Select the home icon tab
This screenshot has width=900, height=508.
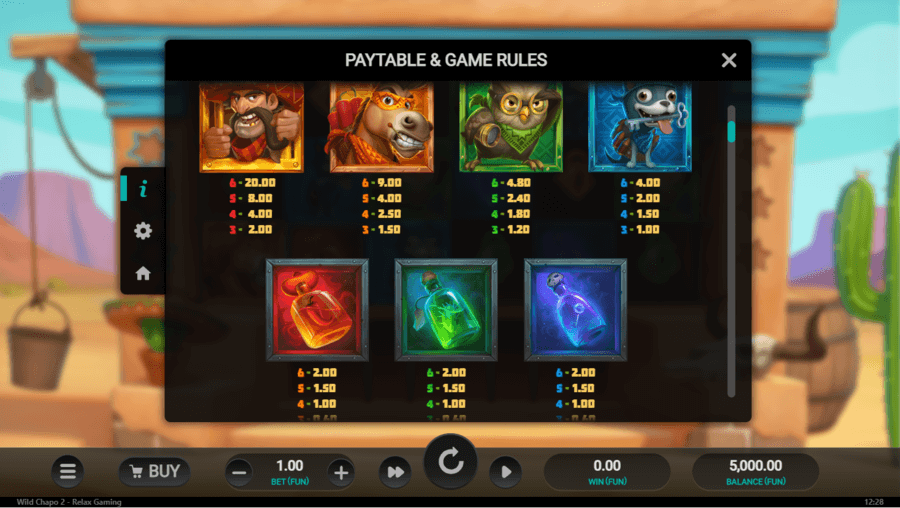[143, 273]
